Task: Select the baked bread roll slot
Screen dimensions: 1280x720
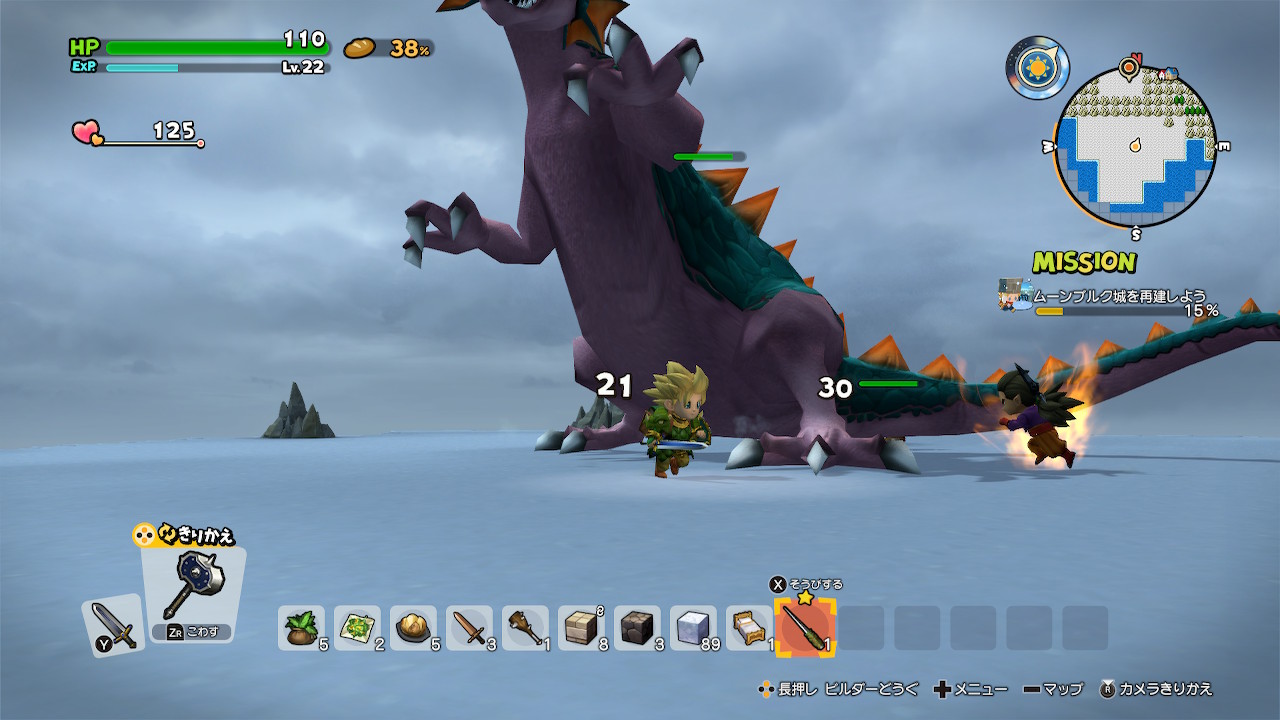Action: pyautogui.click(x=413, y=628)
